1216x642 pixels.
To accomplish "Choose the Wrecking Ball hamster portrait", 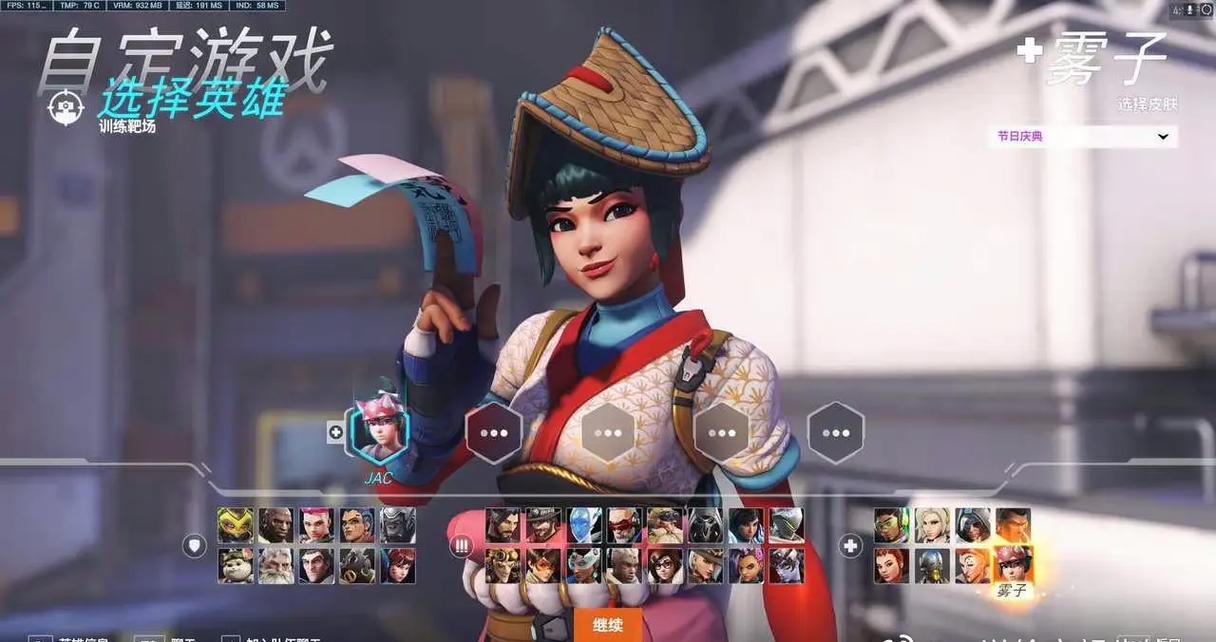I will [236, 566].
